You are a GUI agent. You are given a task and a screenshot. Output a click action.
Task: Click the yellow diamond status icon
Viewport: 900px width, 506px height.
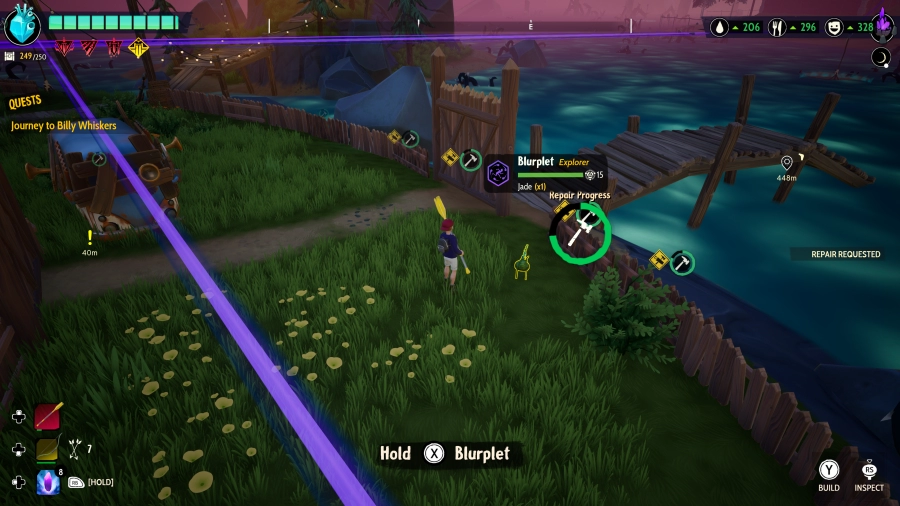point(138,47)
